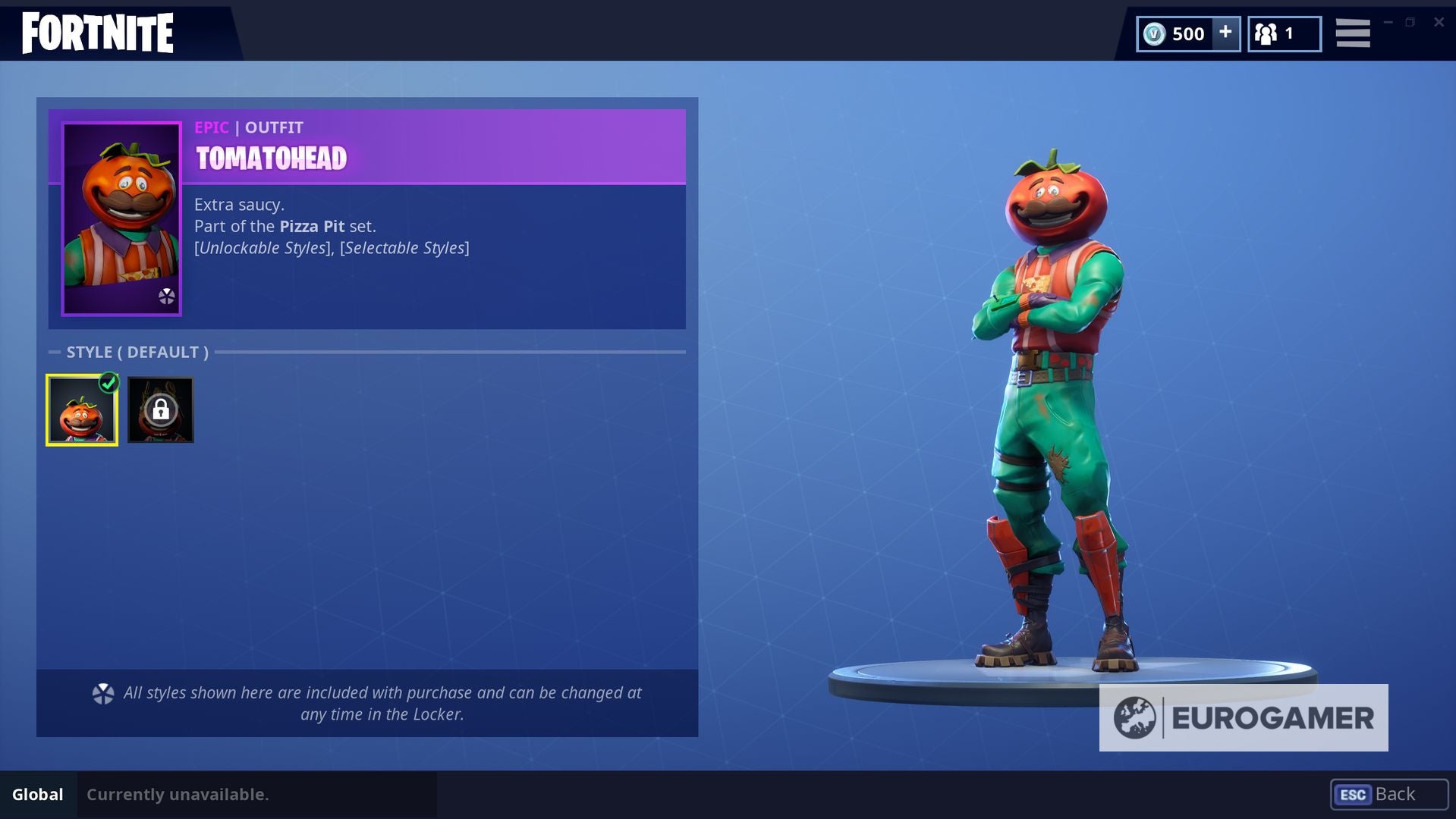1456x819 pixels.
Task: Open the Global chat channel selector
Action: point(38,795)
